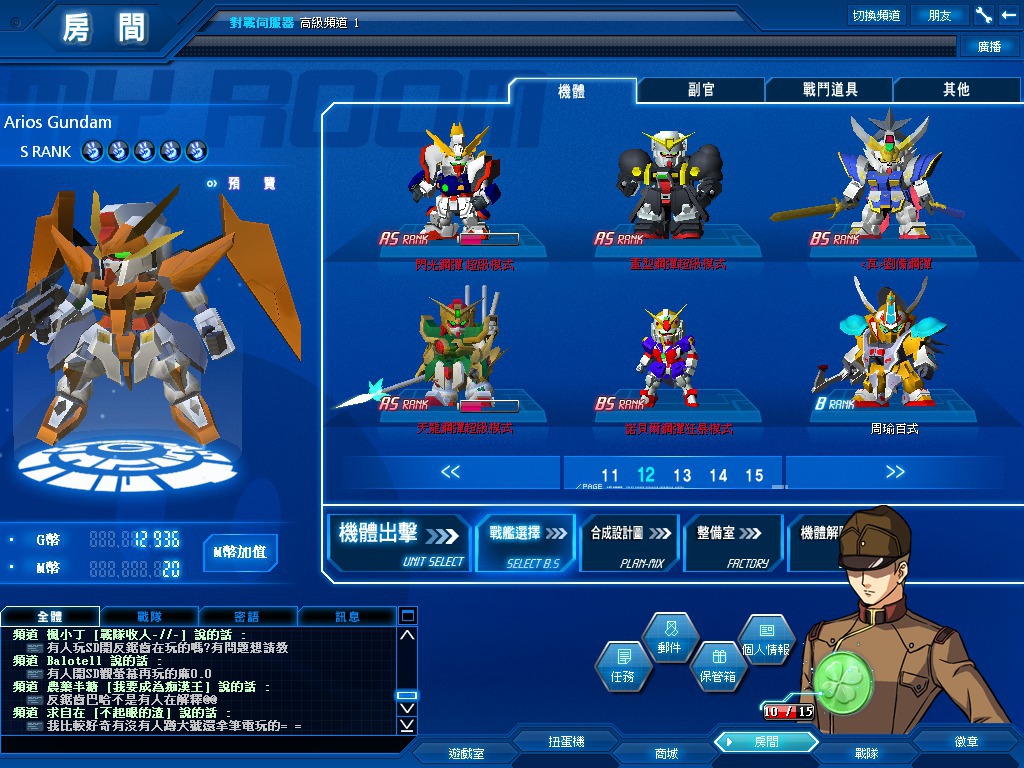Click the 廣播 broadcast button

[x=988, y=46]
